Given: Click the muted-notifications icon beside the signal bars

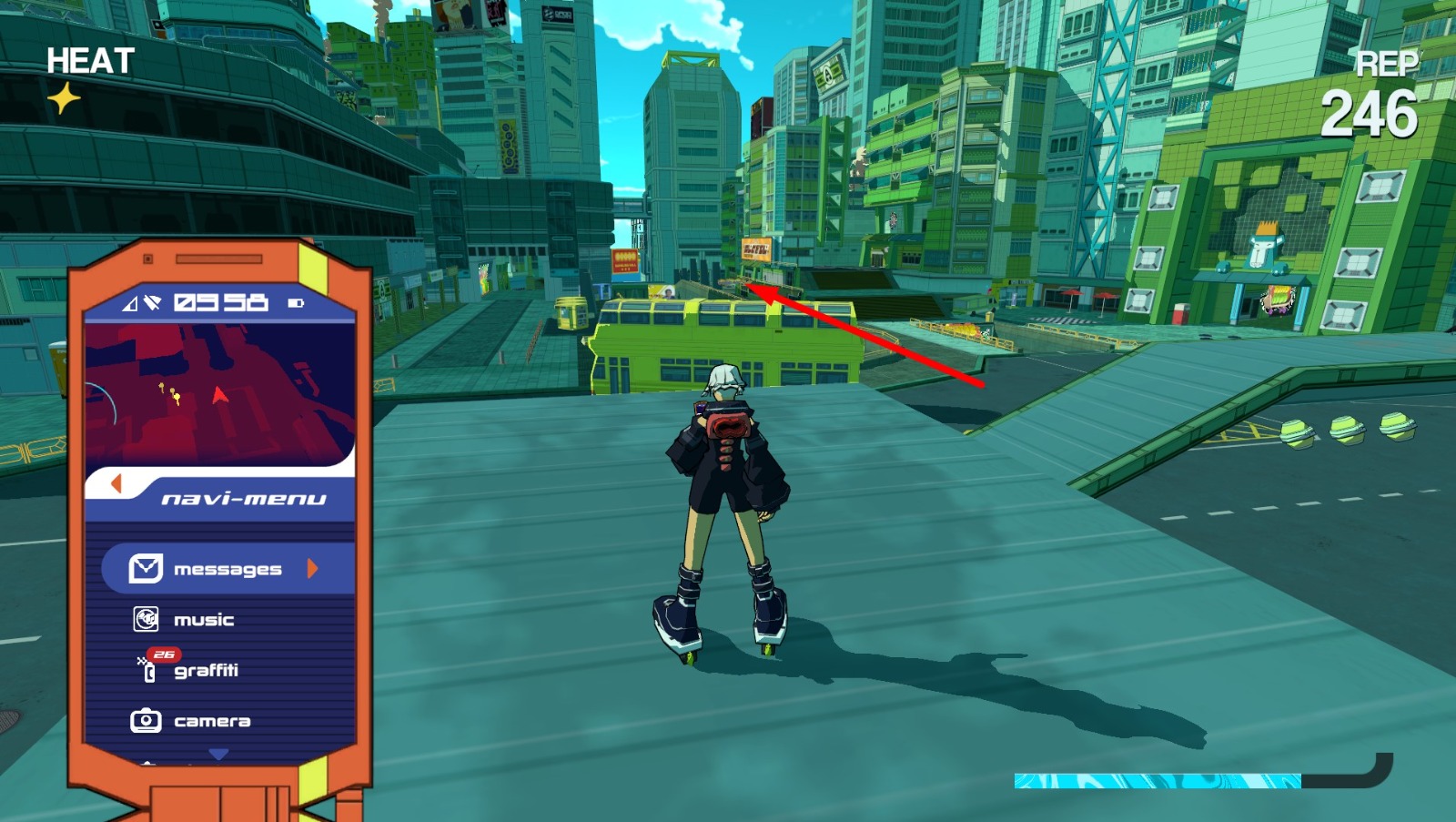Looking at the screenshot, I should tap(153, 302).
